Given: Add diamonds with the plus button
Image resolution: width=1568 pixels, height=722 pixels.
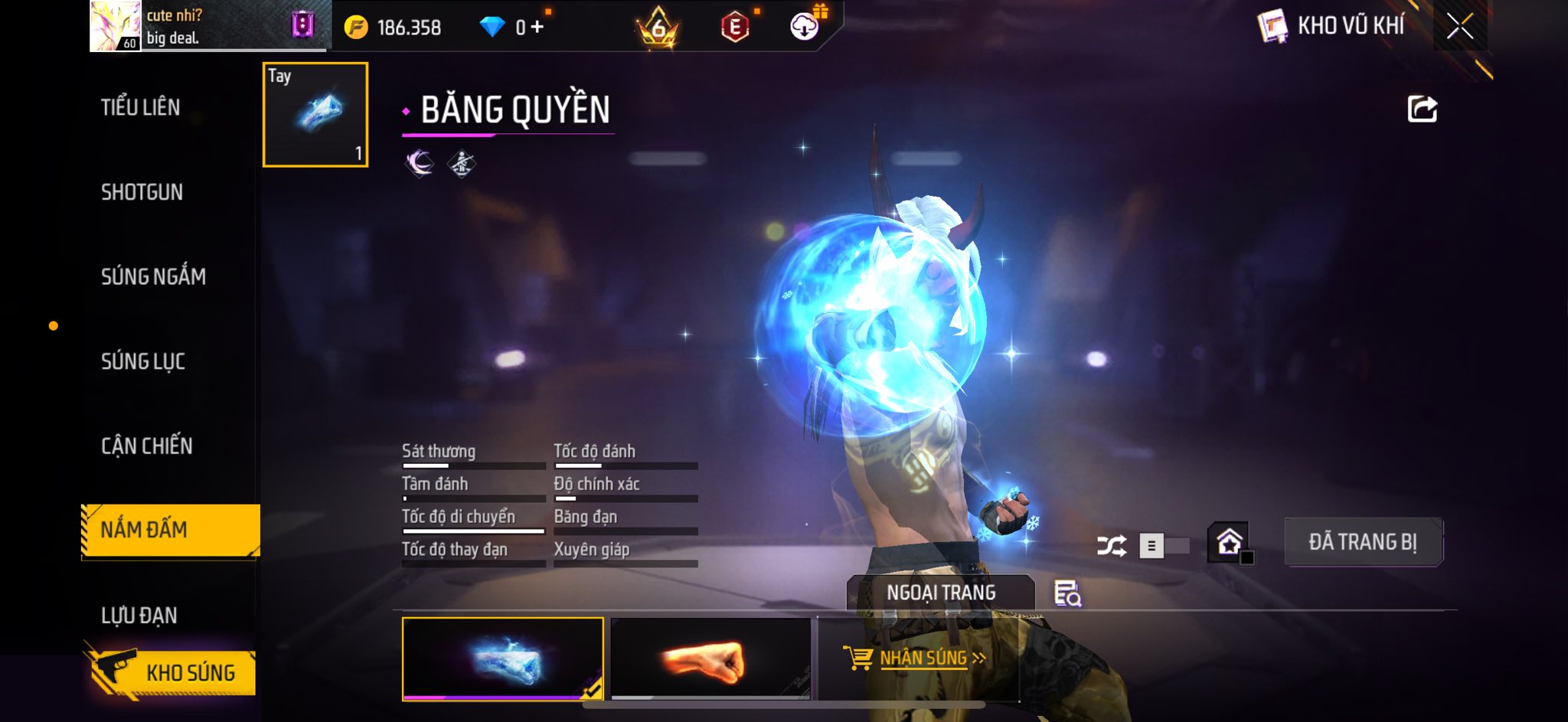Looking at the screenshot, I should 537,28.
